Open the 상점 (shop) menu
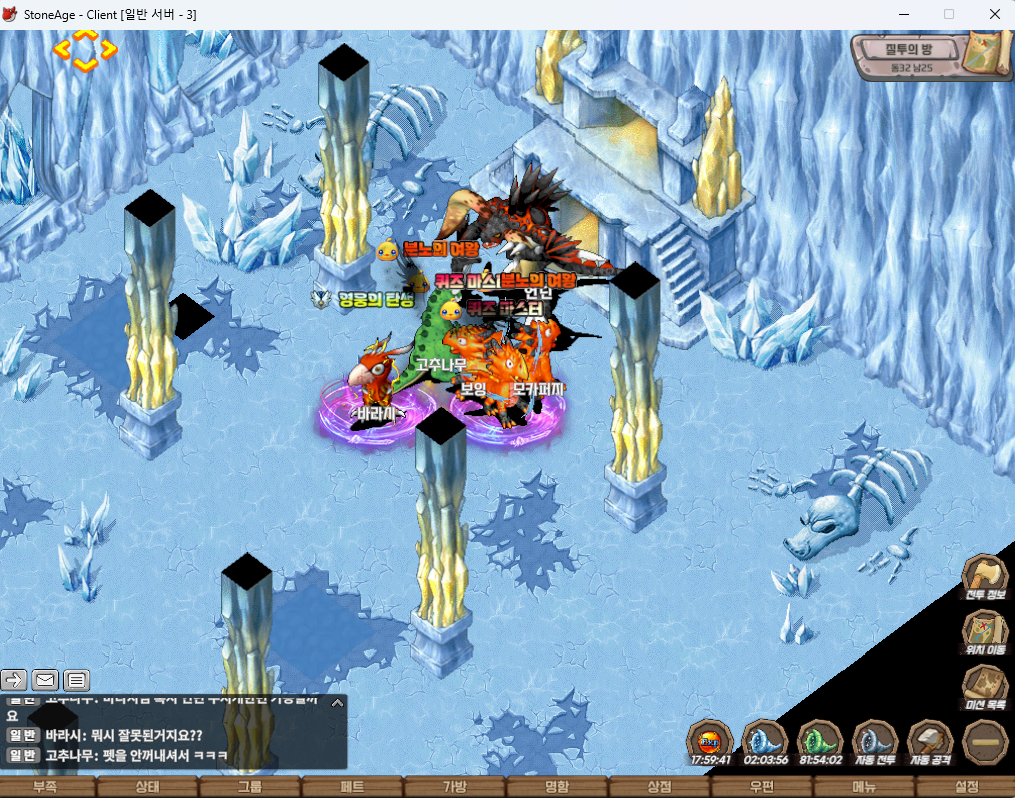This screenshot has width=1015, height=799. 659,787
